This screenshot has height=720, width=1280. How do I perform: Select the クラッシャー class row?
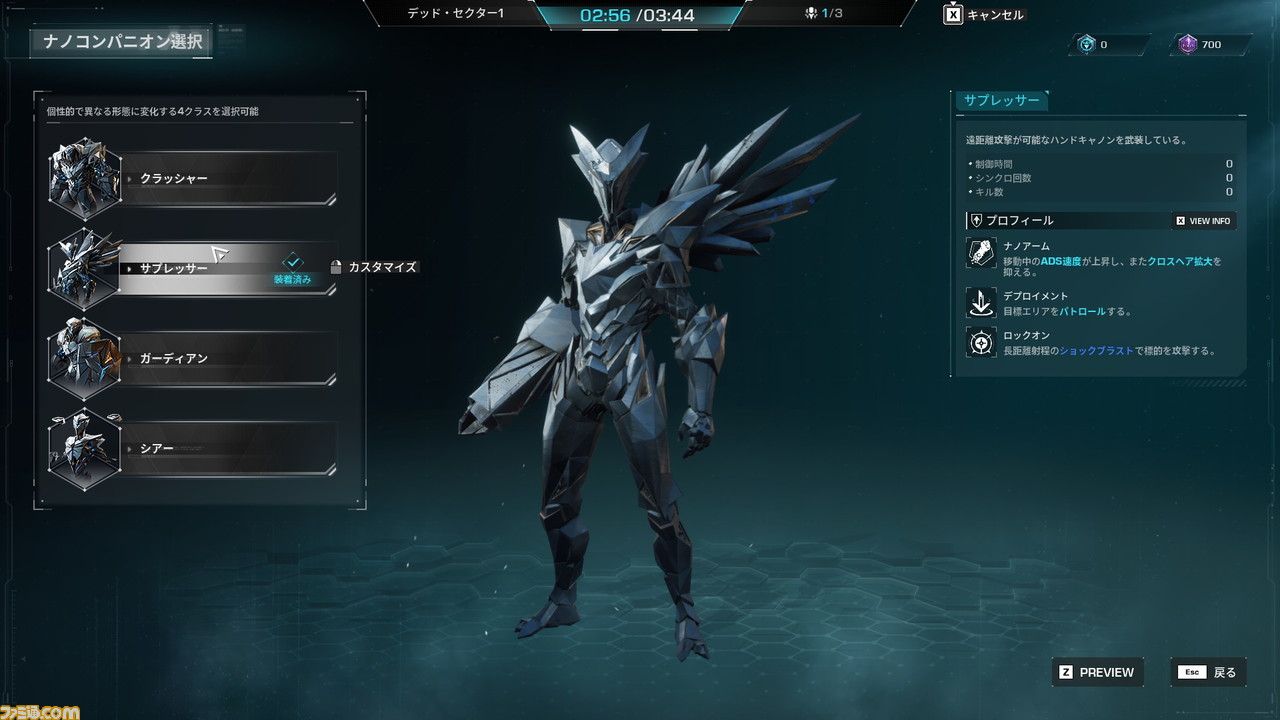[x=230, y=179]
